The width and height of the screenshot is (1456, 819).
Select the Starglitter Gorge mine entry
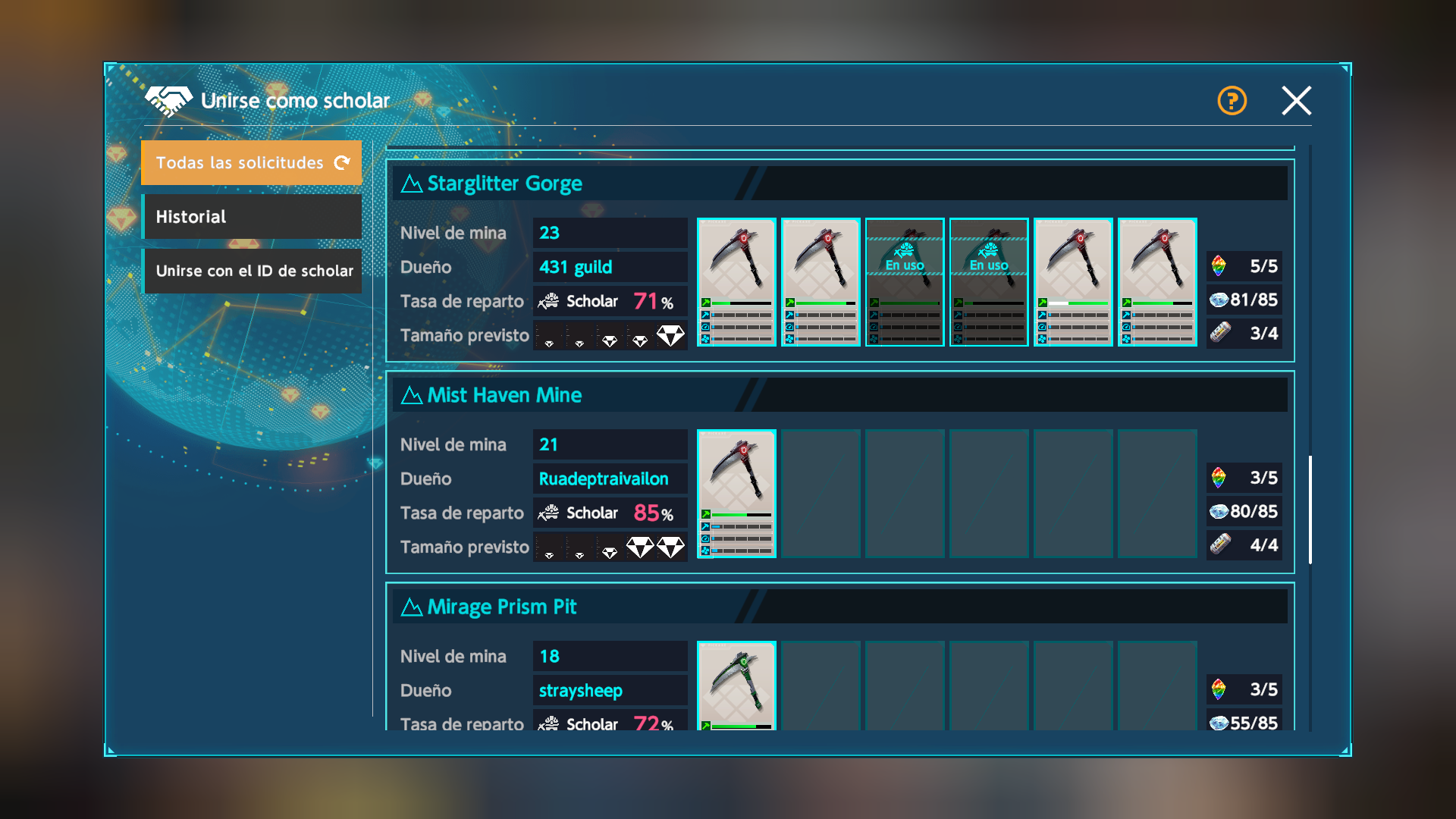point(505,184)
